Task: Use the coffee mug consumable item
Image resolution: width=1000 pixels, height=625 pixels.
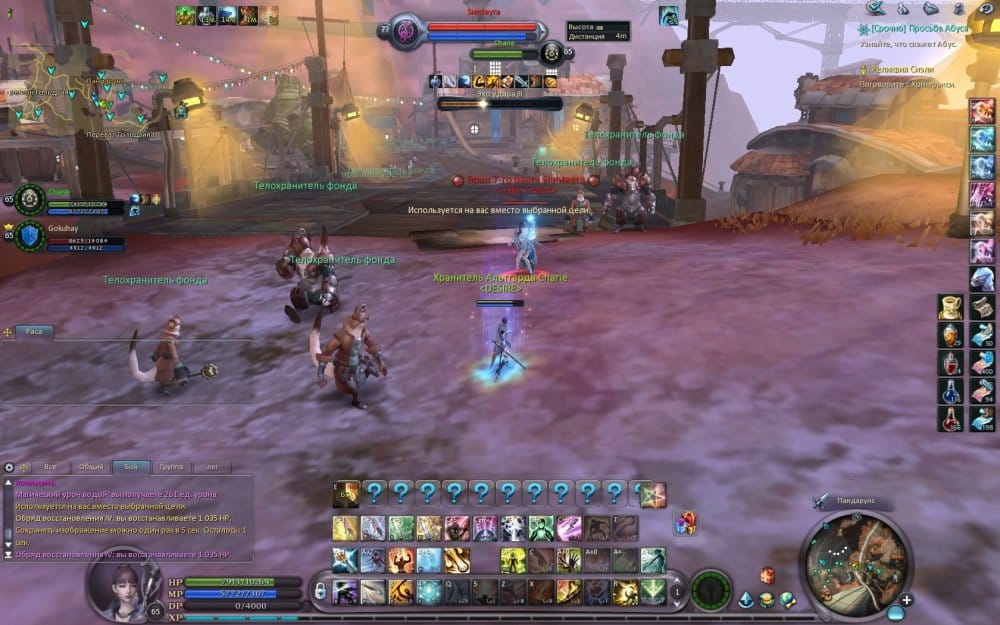Action: tap(950, 306)
